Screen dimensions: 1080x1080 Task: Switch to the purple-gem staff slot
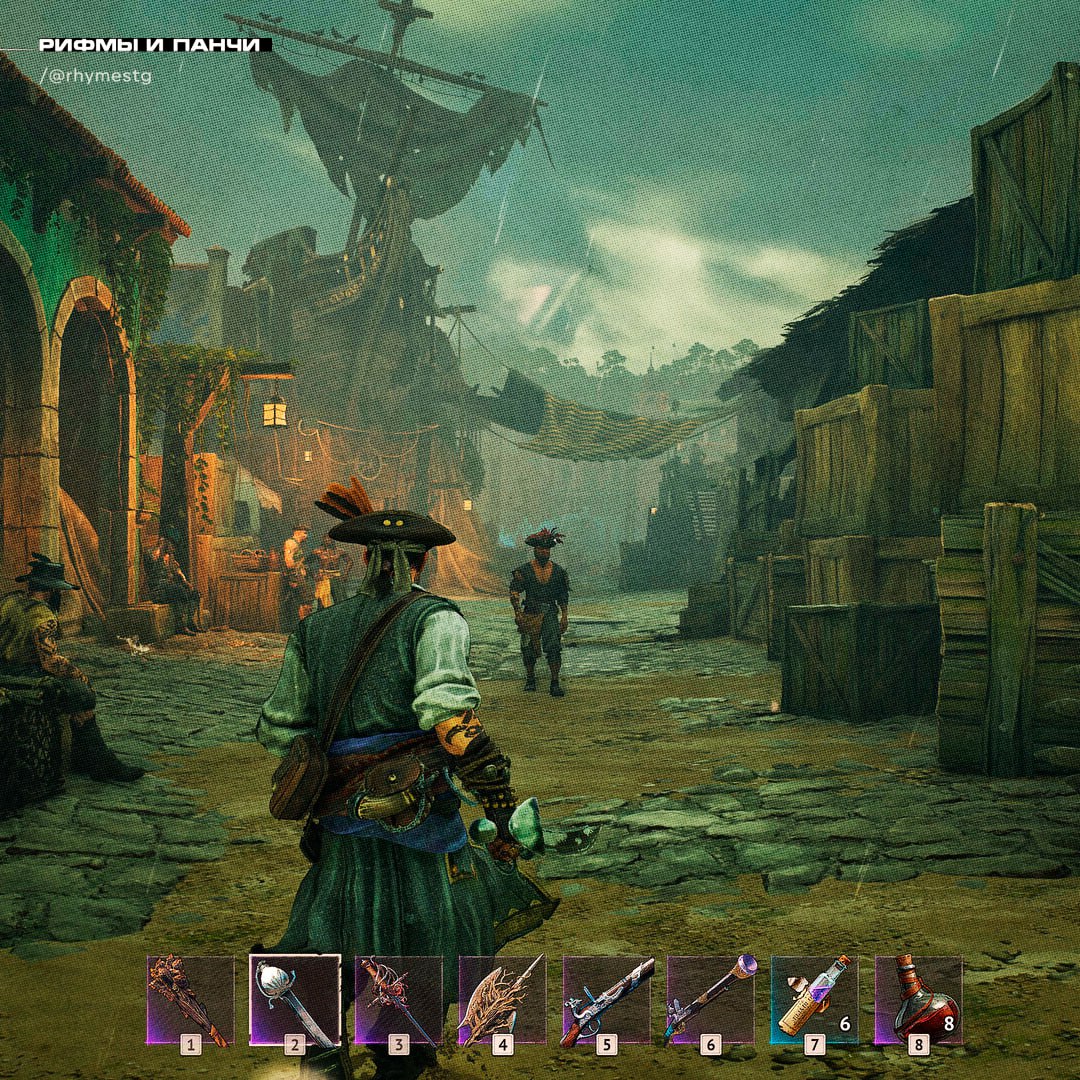(x=710, y=999)
